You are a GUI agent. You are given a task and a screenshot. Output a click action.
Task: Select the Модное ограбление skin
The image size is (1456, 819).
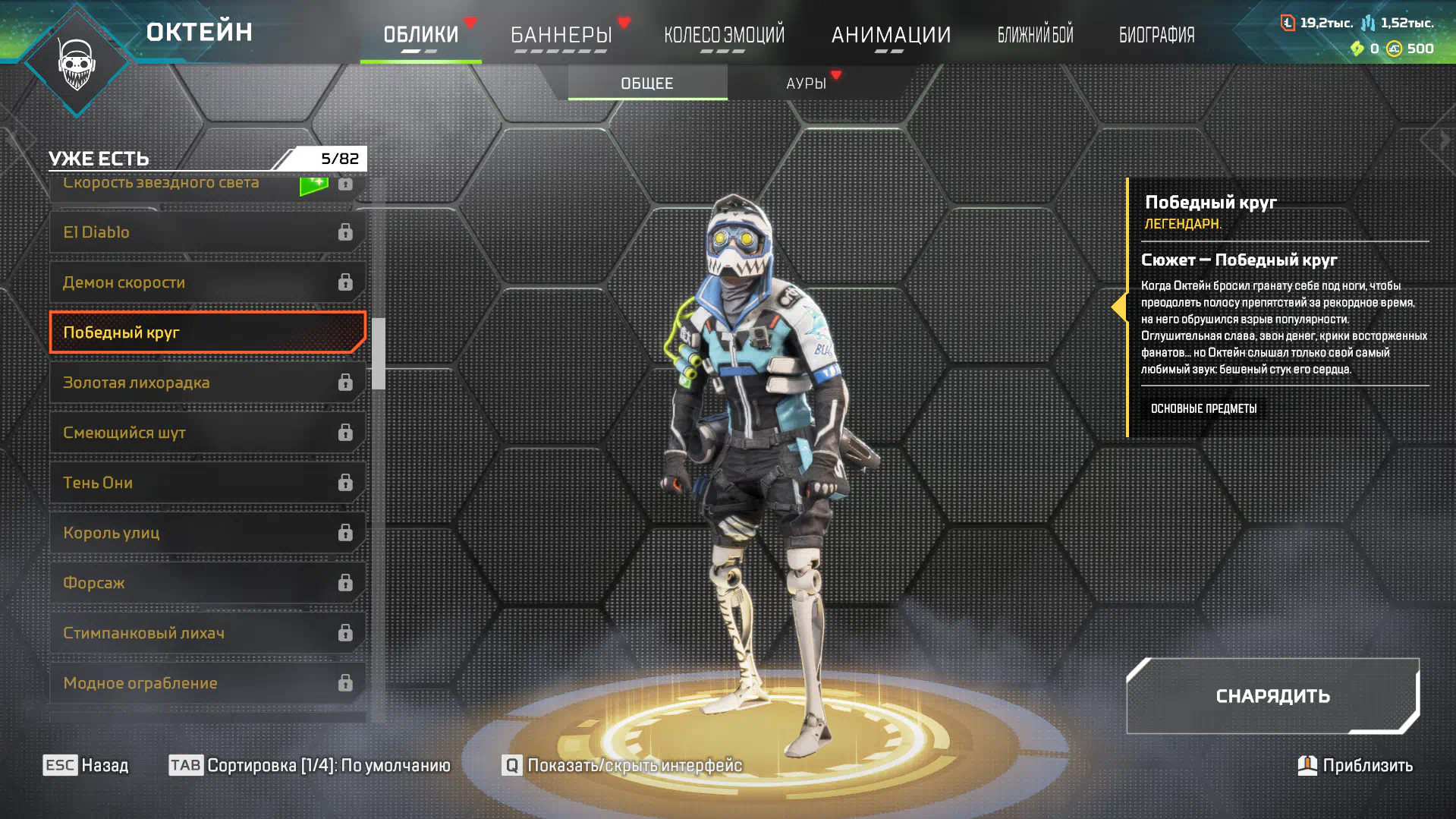(206, 683)
